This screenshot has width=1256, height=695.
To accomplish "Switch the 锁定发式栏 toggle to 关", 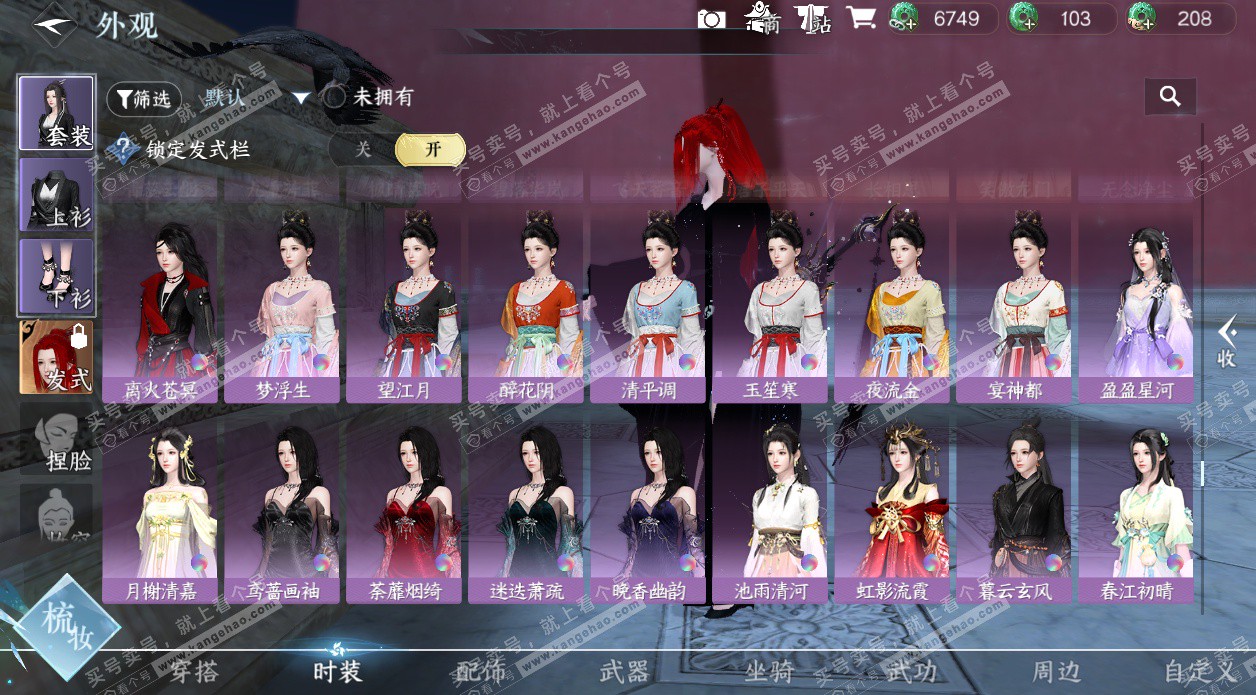I will (x=363, y=149).
